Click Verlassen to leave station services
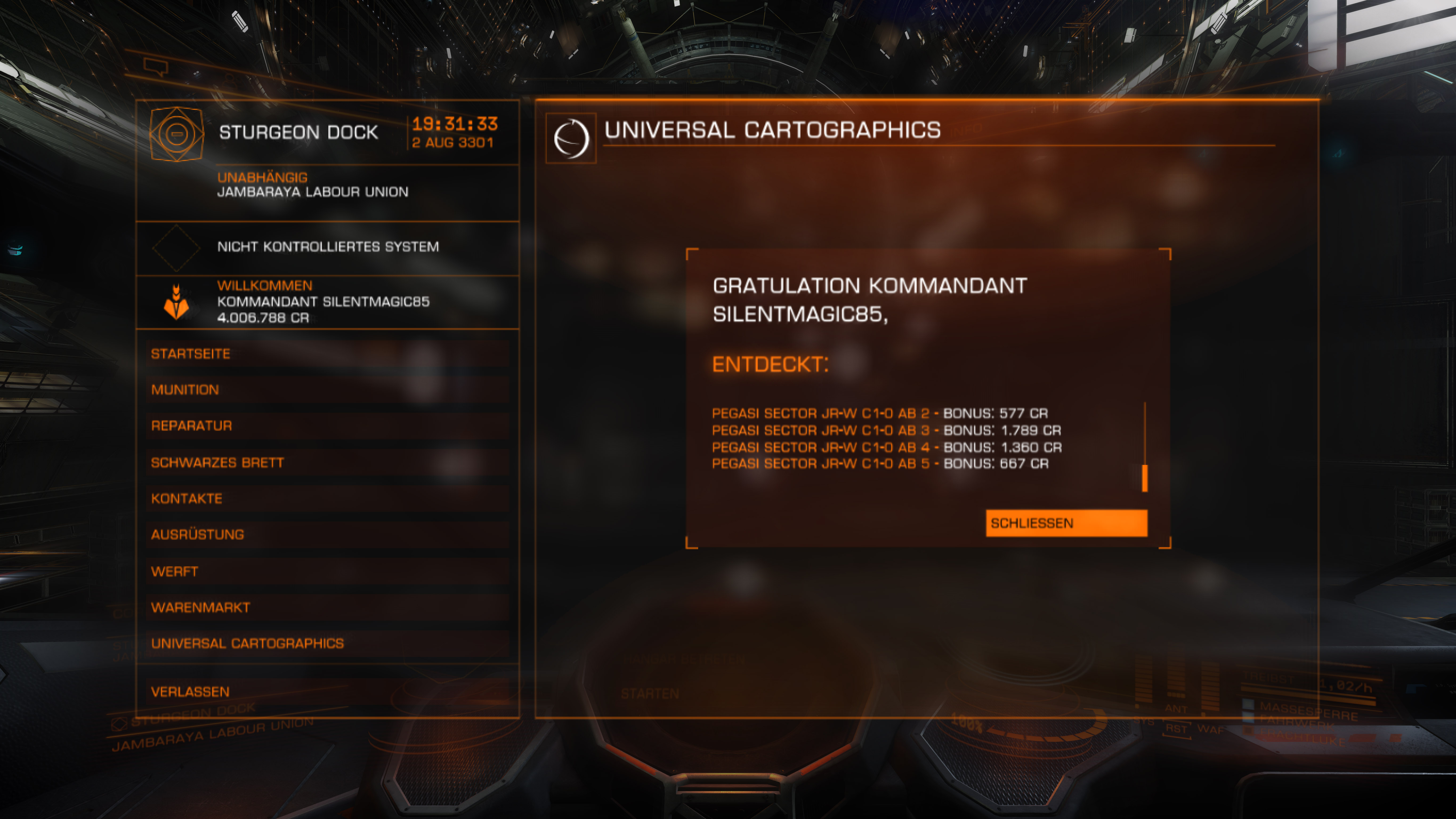Screen dimensions: 1456x819 point(327,692)
